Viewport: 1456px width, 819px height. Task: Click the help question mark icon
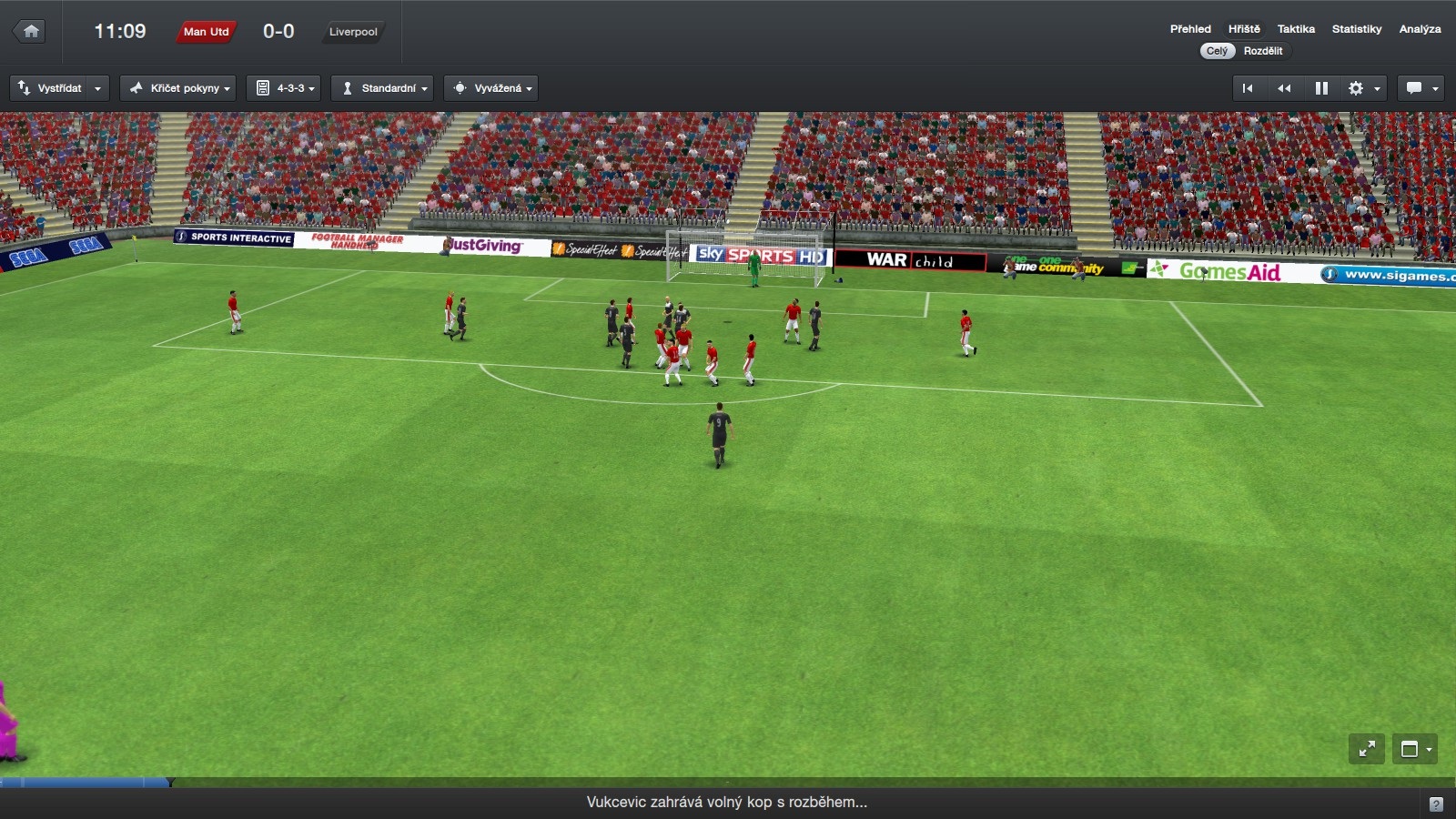coord(1436,804)
